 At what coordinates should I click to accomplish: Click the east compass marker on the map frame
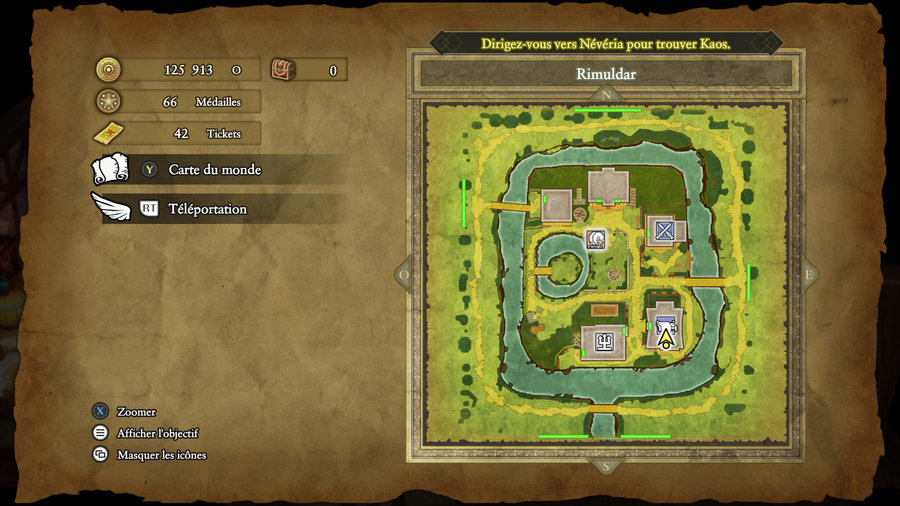(x=808, y=274)
